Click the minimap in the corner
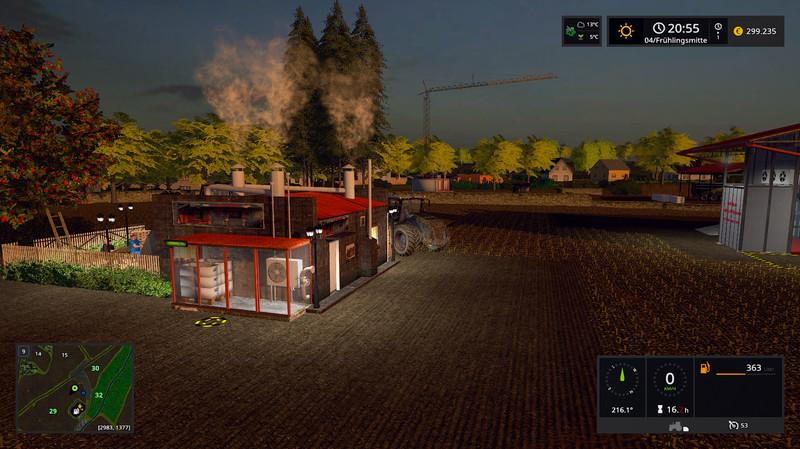This screenshot has height=449, width=800. pyautogui.click(x=74, y=388)
